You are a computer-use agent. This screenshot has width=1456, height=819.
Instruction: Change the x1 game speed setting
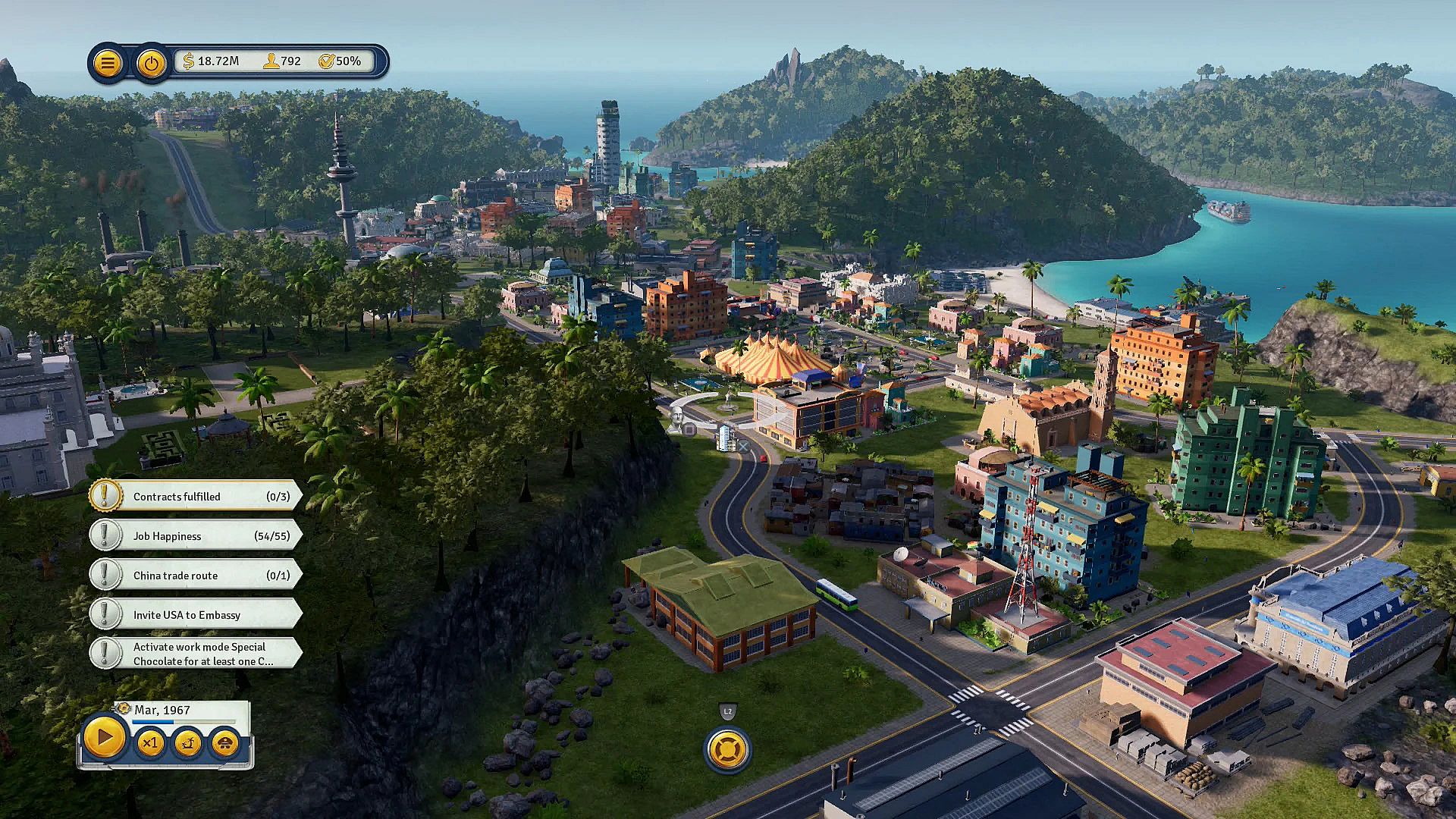click(149, 743)
